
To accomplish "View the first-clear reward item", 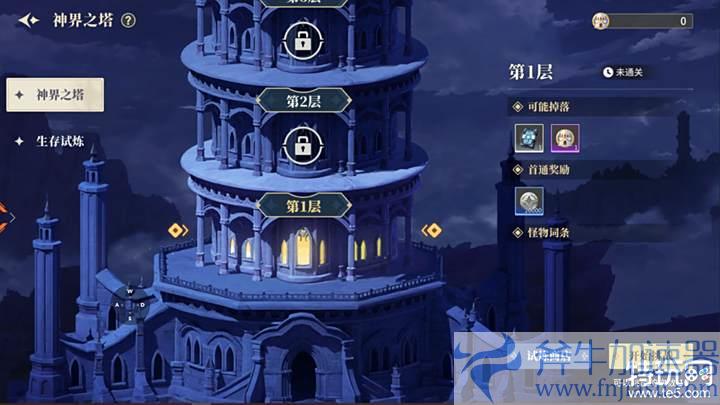I will point(529,201).
